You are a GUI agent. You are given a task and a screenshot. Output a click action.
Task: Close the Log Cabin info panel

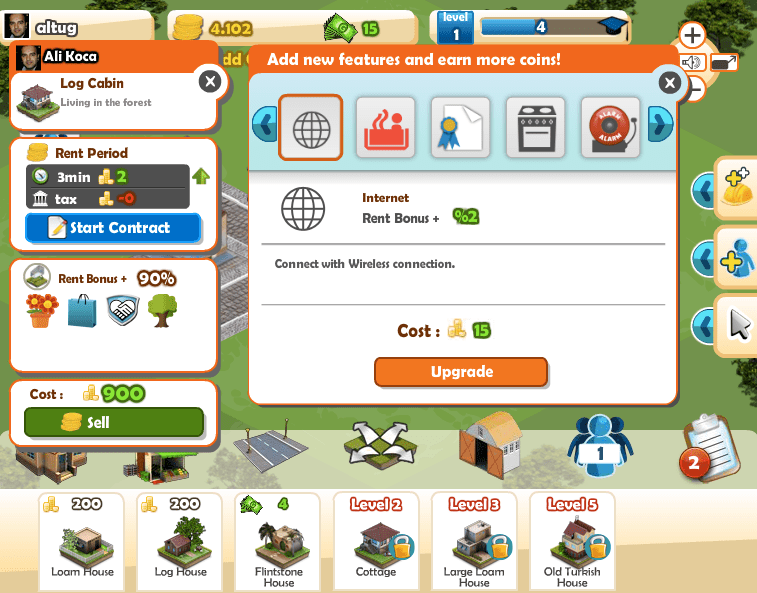point(208,82)
